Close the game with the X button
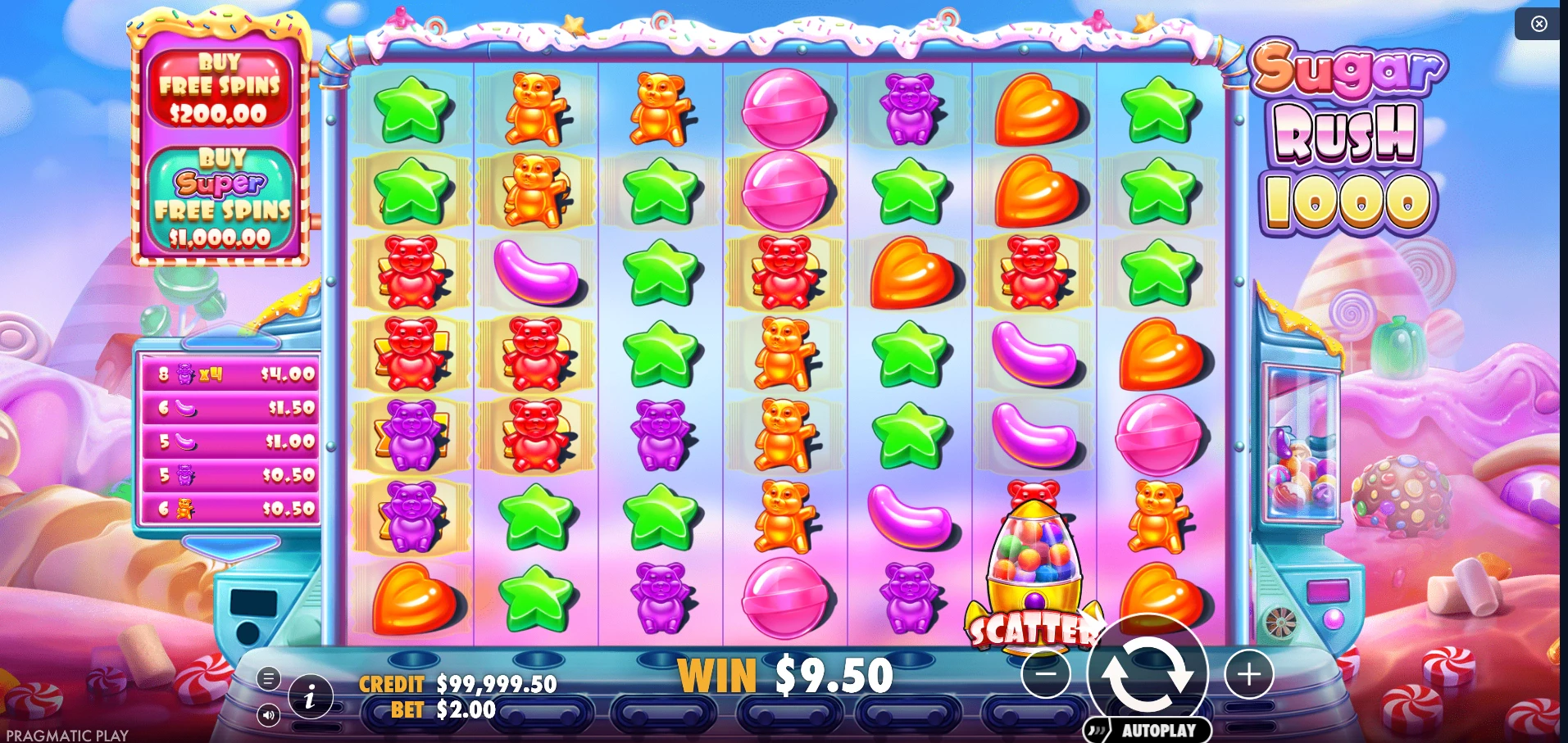The width and height of the screenshot is (1568, 743). pyautogui.click(x=1538, y=24)
